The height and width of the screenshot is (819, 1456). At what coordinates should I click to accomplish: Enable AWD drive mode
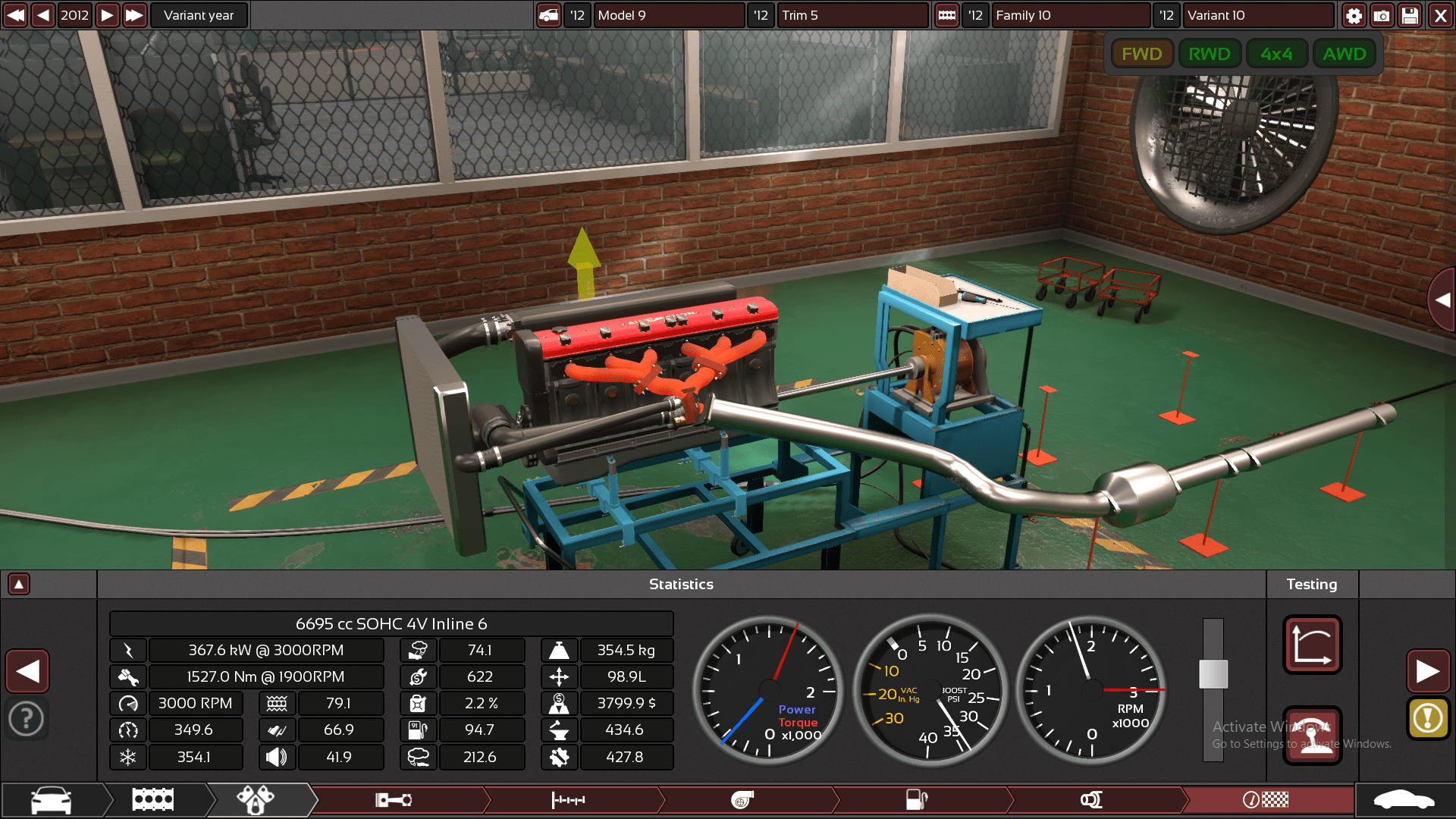click(x=1344, y=53)
